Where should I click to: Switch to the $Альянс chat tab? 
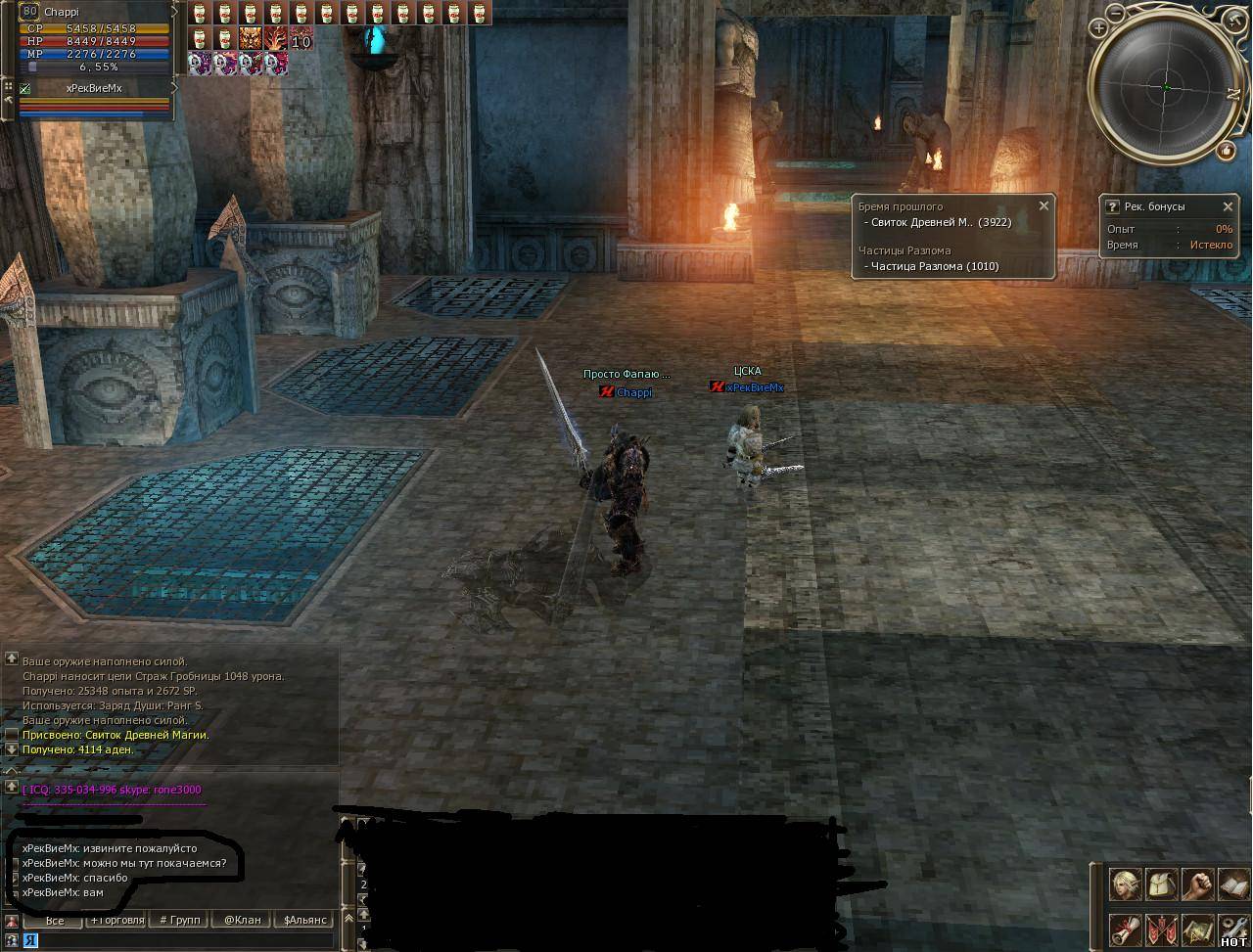[x=304, y=921]
